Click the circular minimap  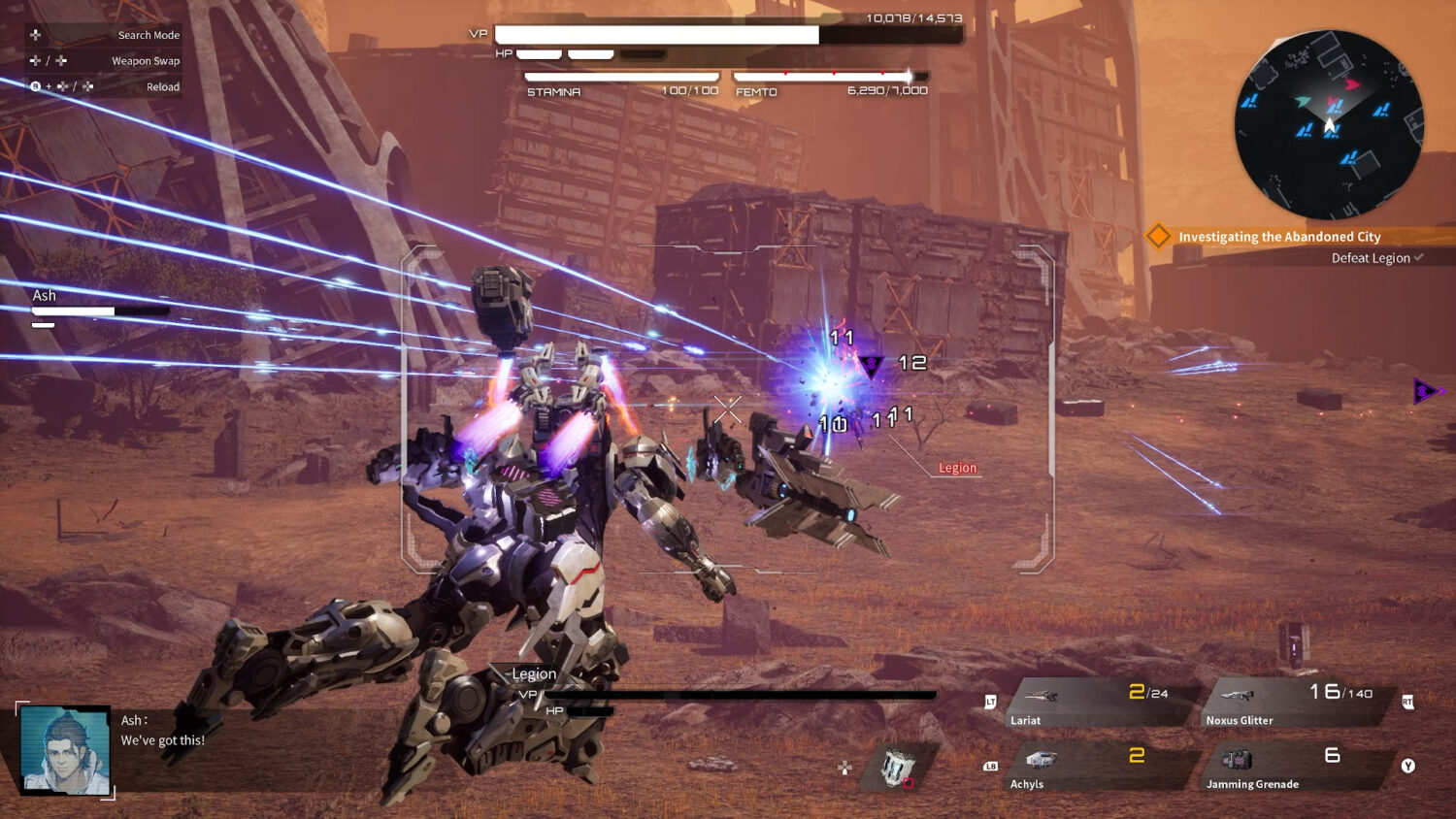tap(1329, 124)
